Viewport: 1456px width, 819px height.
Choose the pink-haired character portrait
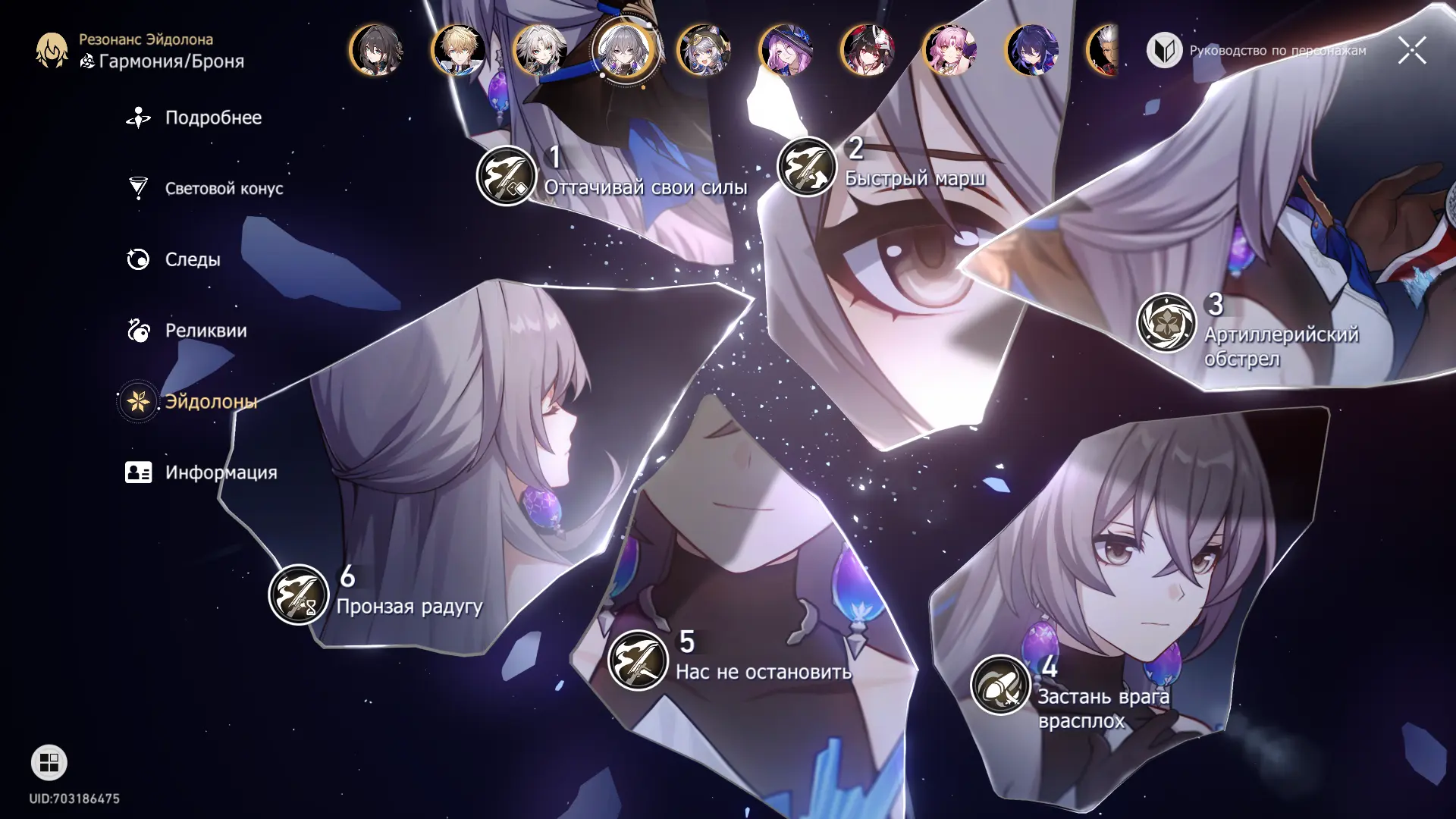(x=949, y=51)
